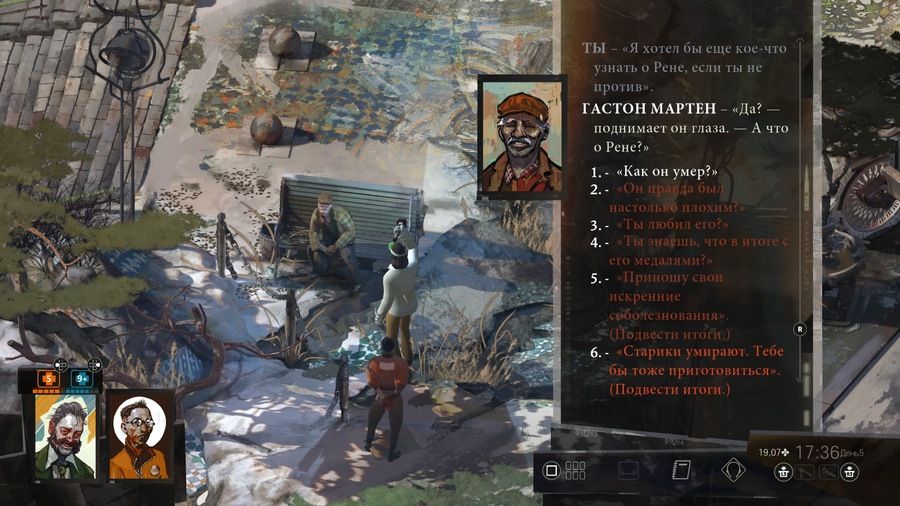The image size is (900, 506).
Task: Open the Thought Cabinet head icon
Action: (736, 470)
